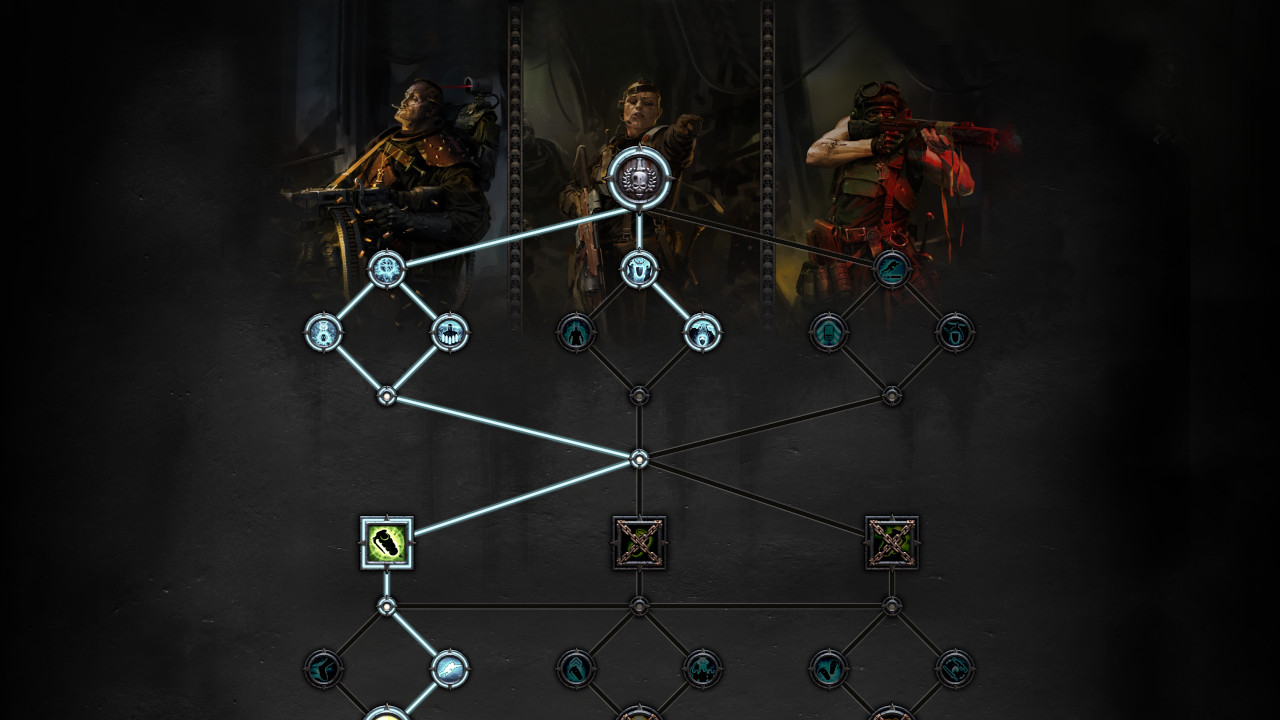Select the sprinting figure talent atop right branch
Screen dimensions: 1280x720
click(x=890, y=270)
